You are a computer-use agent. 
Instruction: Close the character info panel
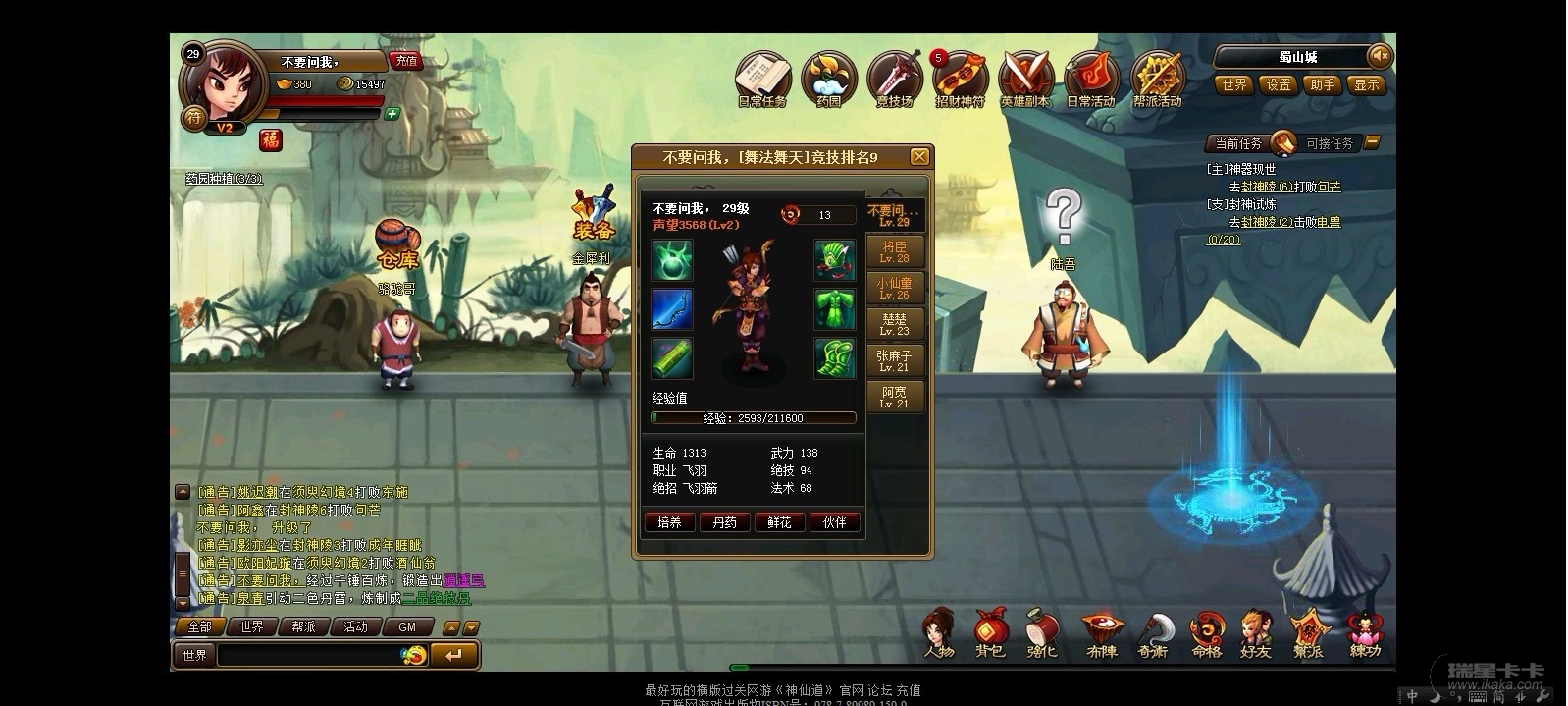click(919, 157)
